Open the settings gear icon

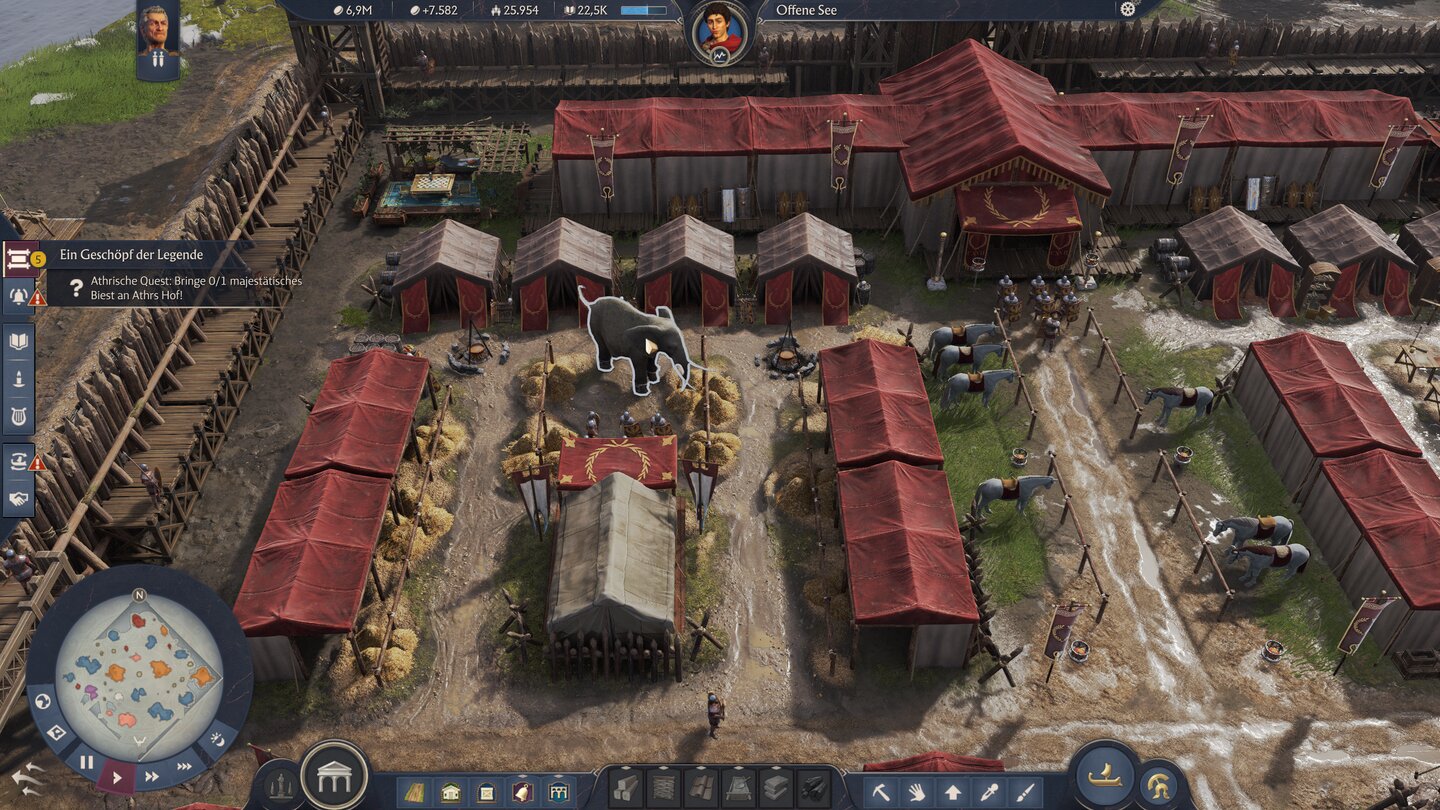coord(1129,9)
